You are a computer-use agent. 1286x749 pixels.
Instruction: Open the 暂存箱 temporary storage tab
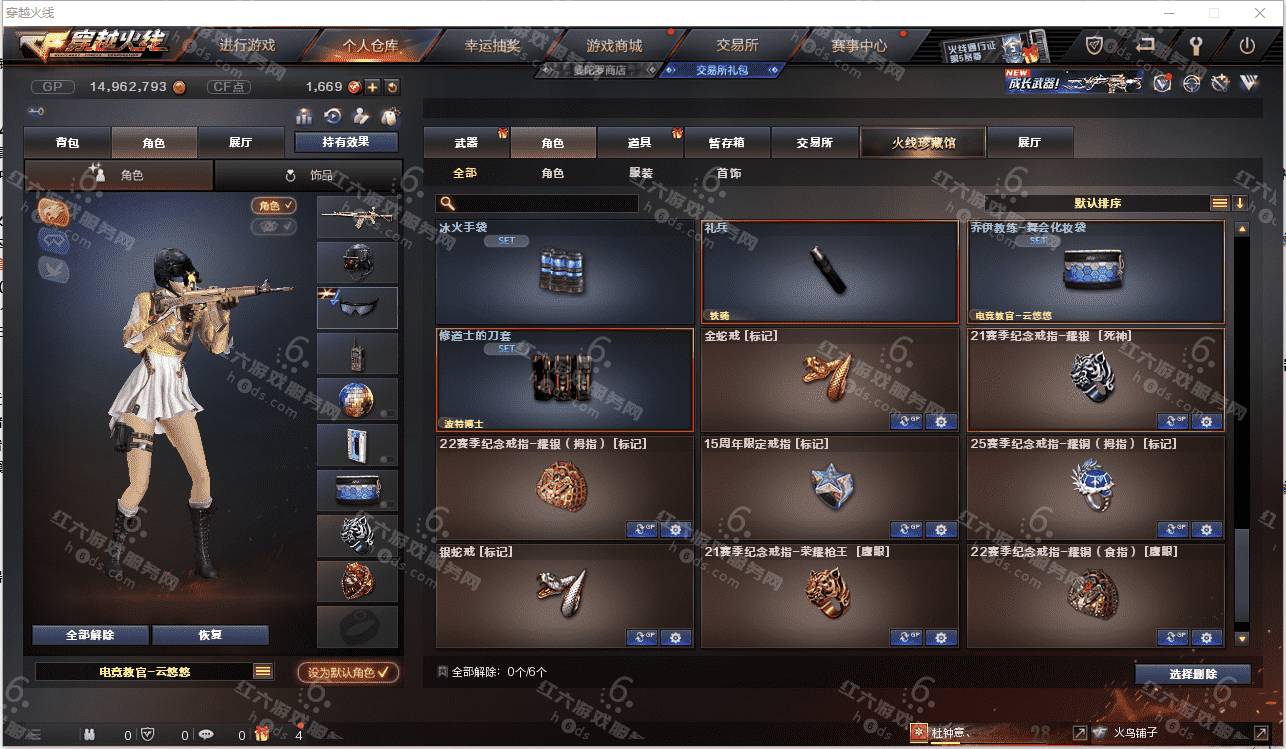726,143
